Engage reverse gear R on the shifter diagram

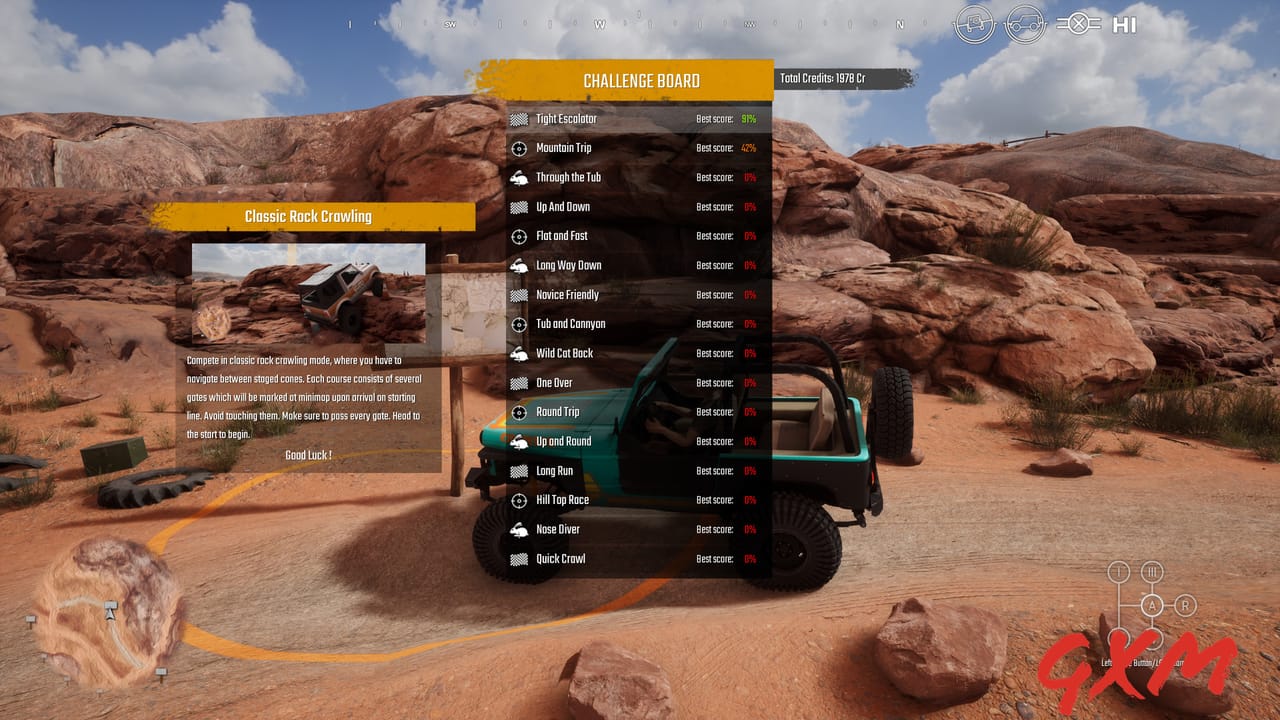click(x=1185, y=604)
